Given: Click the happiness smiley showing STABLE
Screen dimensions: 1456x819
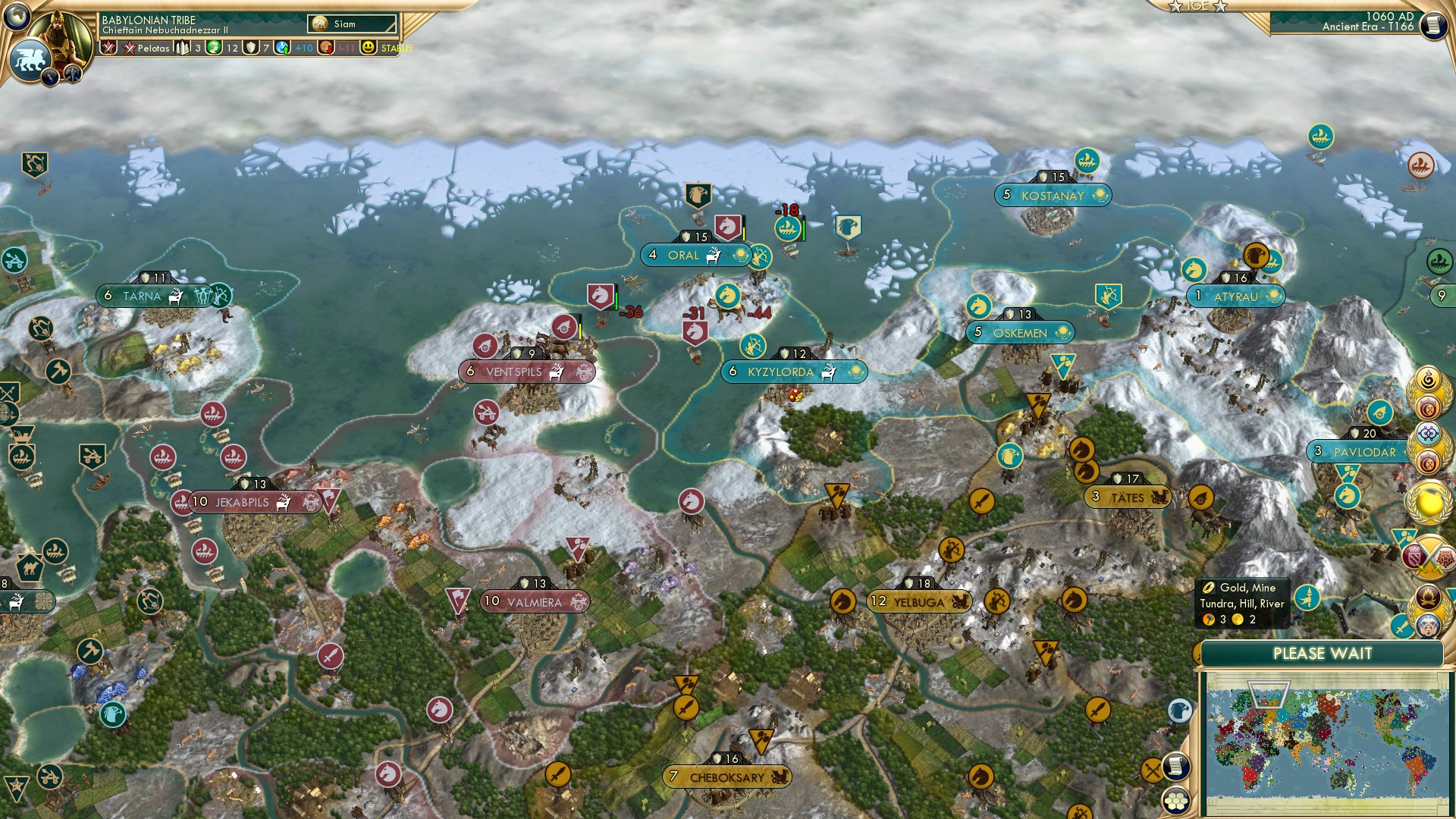Looking at the screenshot, I should (369, 48).
